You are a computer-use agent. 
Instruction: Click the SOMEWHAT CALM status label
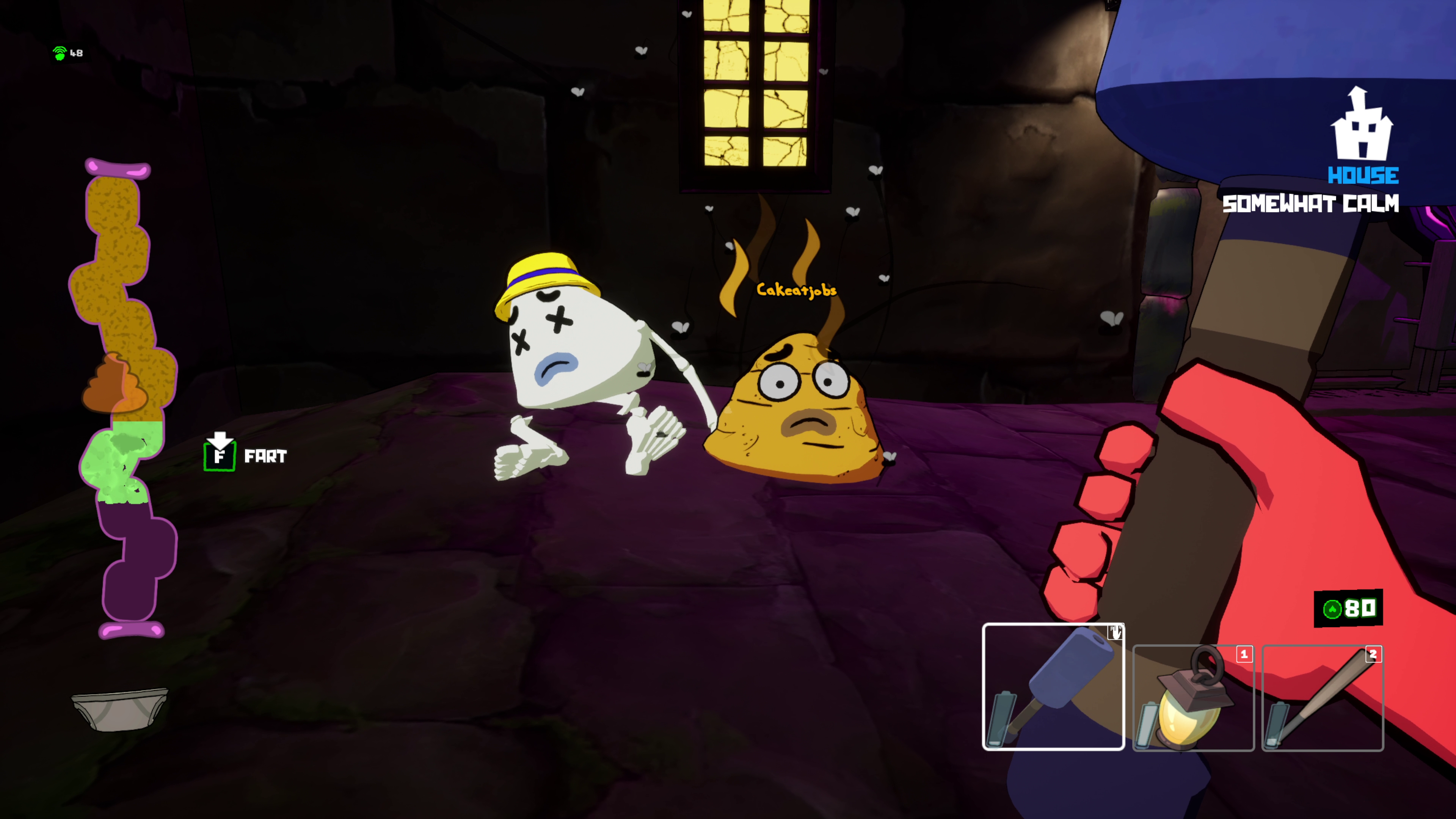(x=1310, y=204)
